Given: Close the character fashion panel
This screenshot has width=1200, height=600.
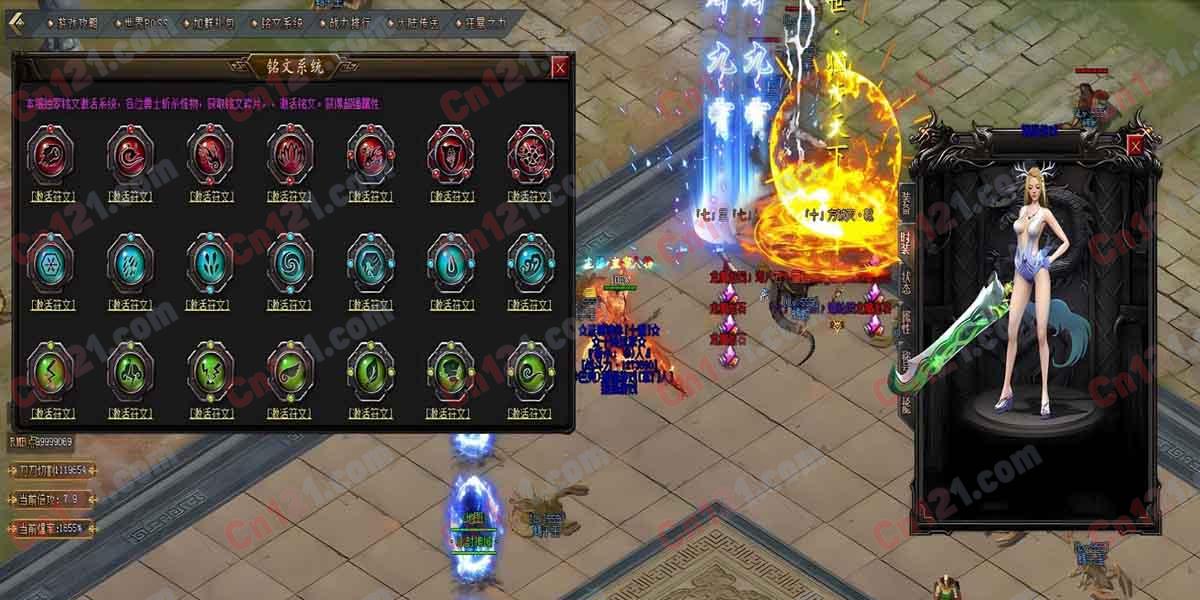Looking at the screenshot, I should click(1135, 146).
